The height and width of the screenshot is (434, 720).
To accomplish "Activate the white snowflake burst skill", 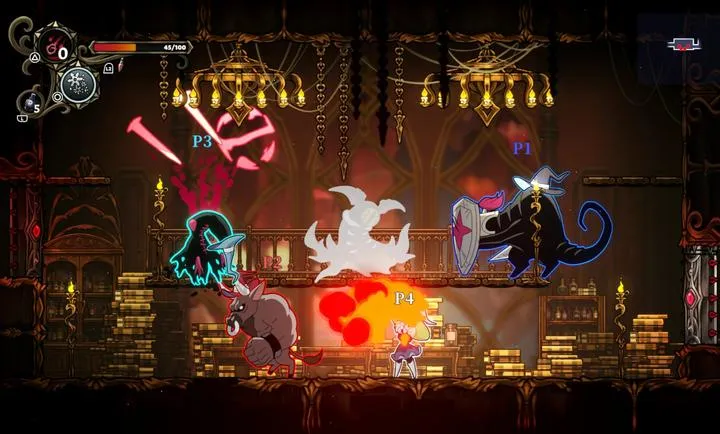I will point(79,83).
